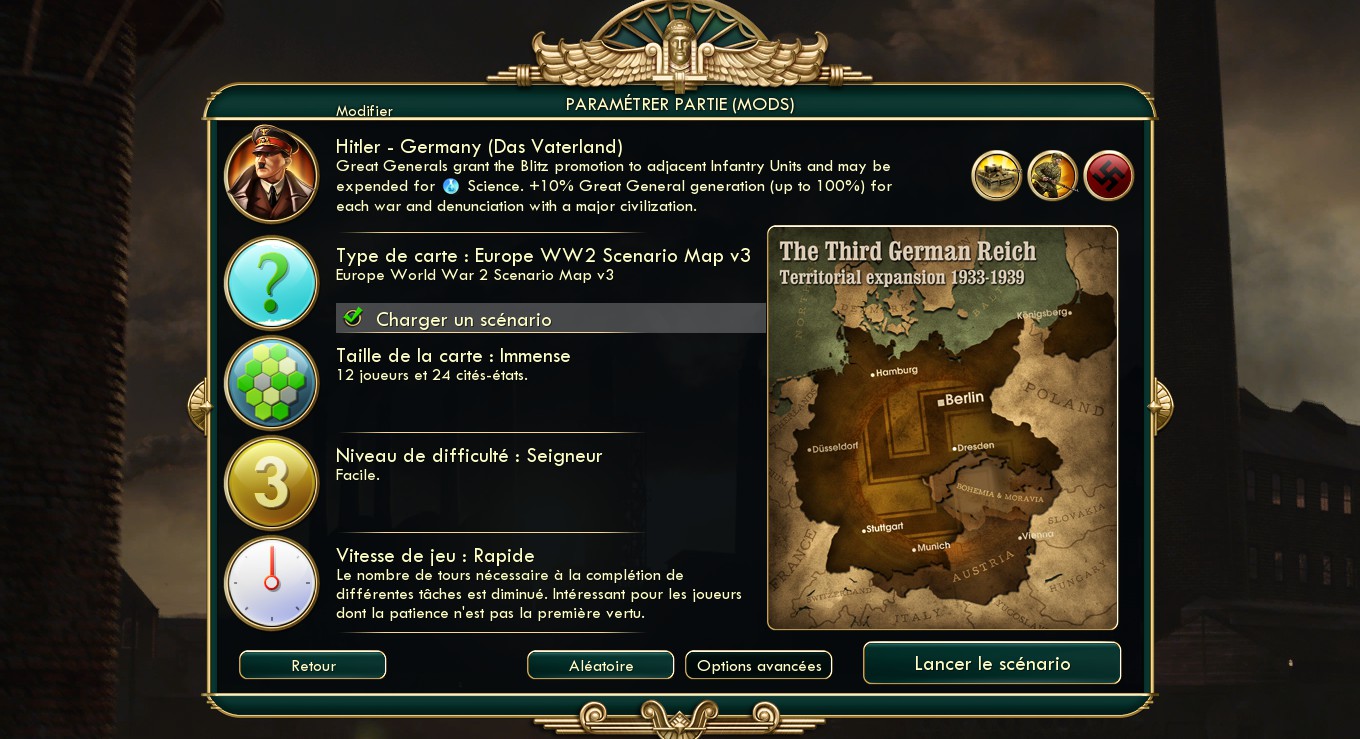The width and height of the screenshot is (1360, 739).
Task: Change difficulty via gold number 3 icon
Action: pyautogui.click(x=271, y=483)
